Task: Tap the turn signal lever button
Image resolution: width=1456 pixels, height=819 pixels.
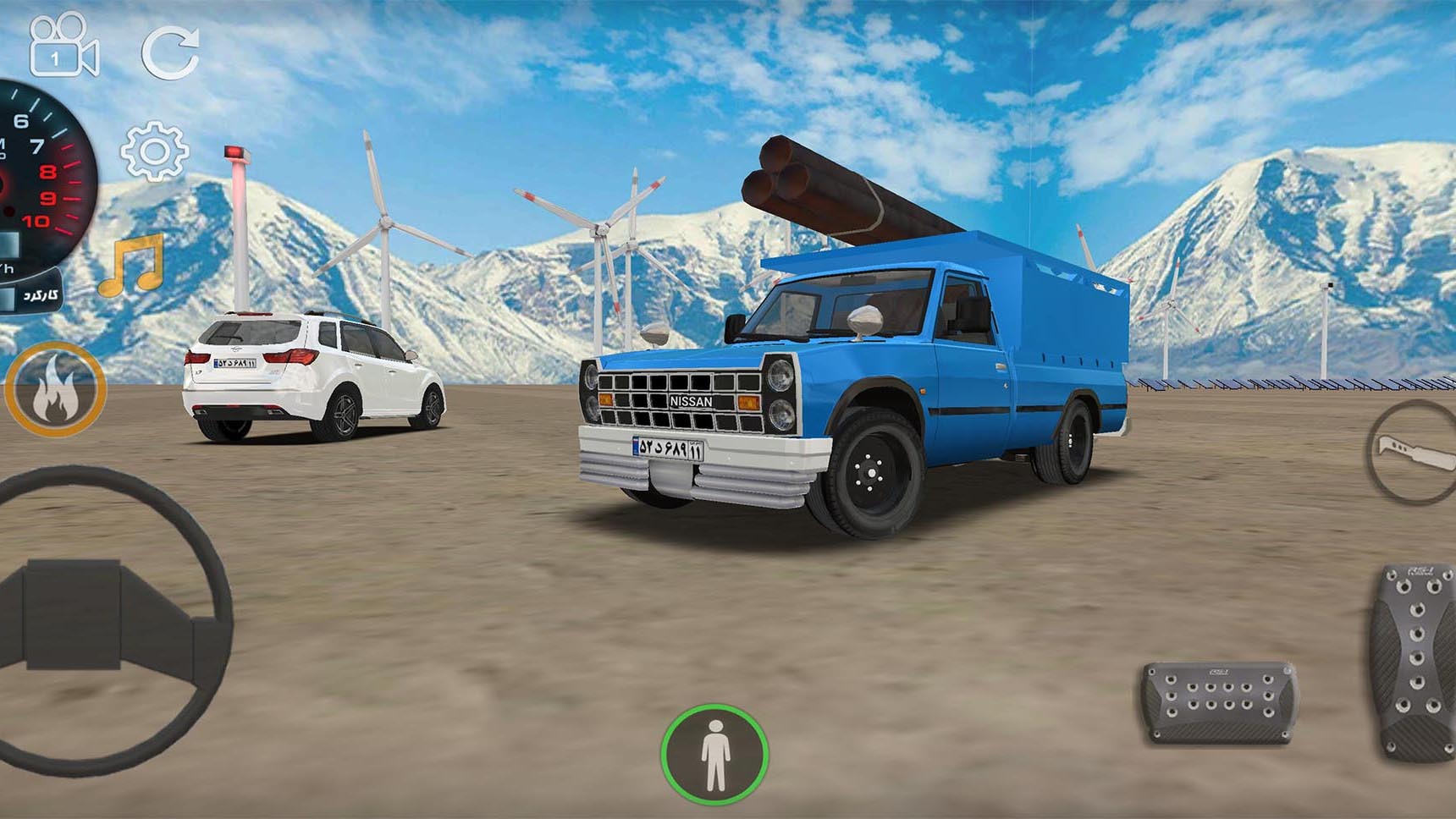Action: 1414,453
